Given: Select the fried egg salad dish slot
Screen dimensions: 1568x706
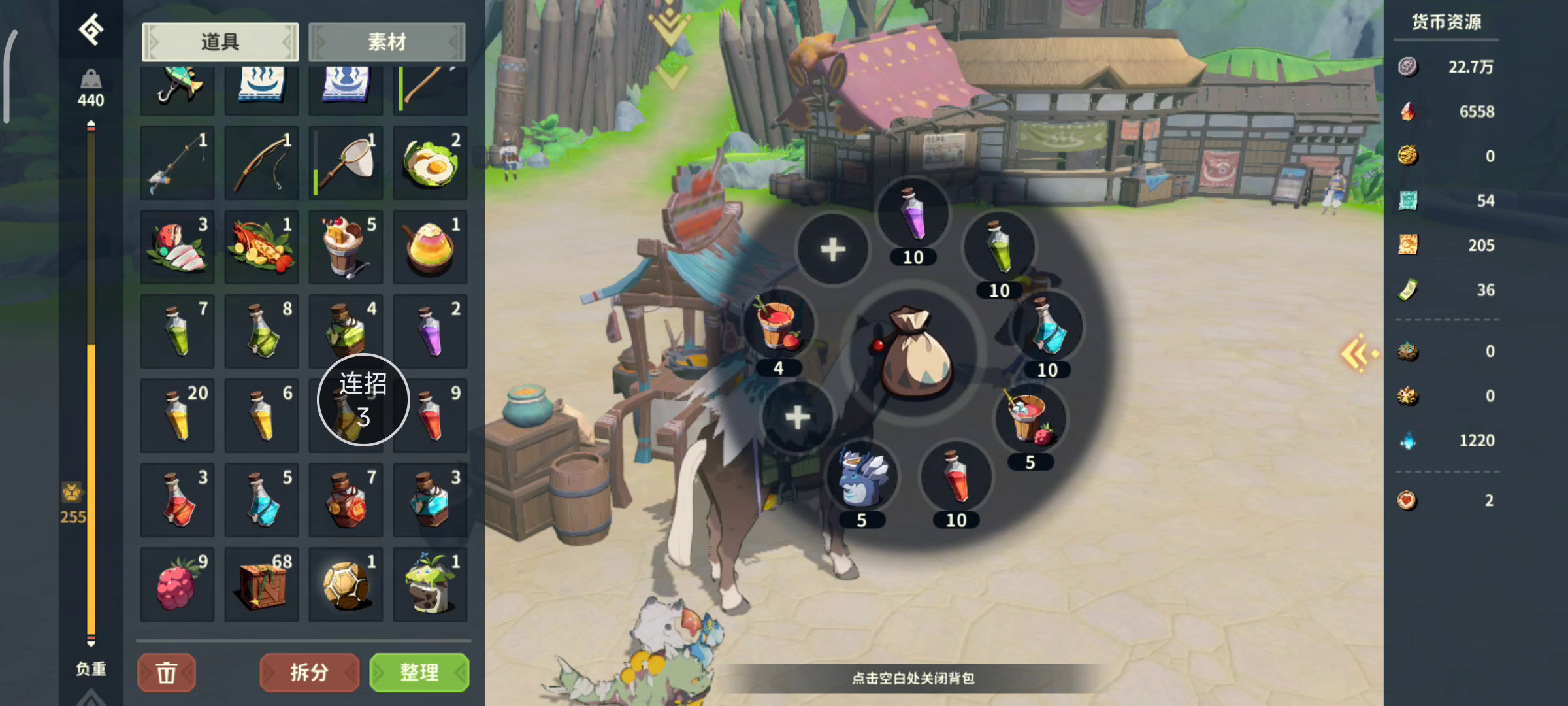Looking at the screenshot, I should tap(430, 163).
